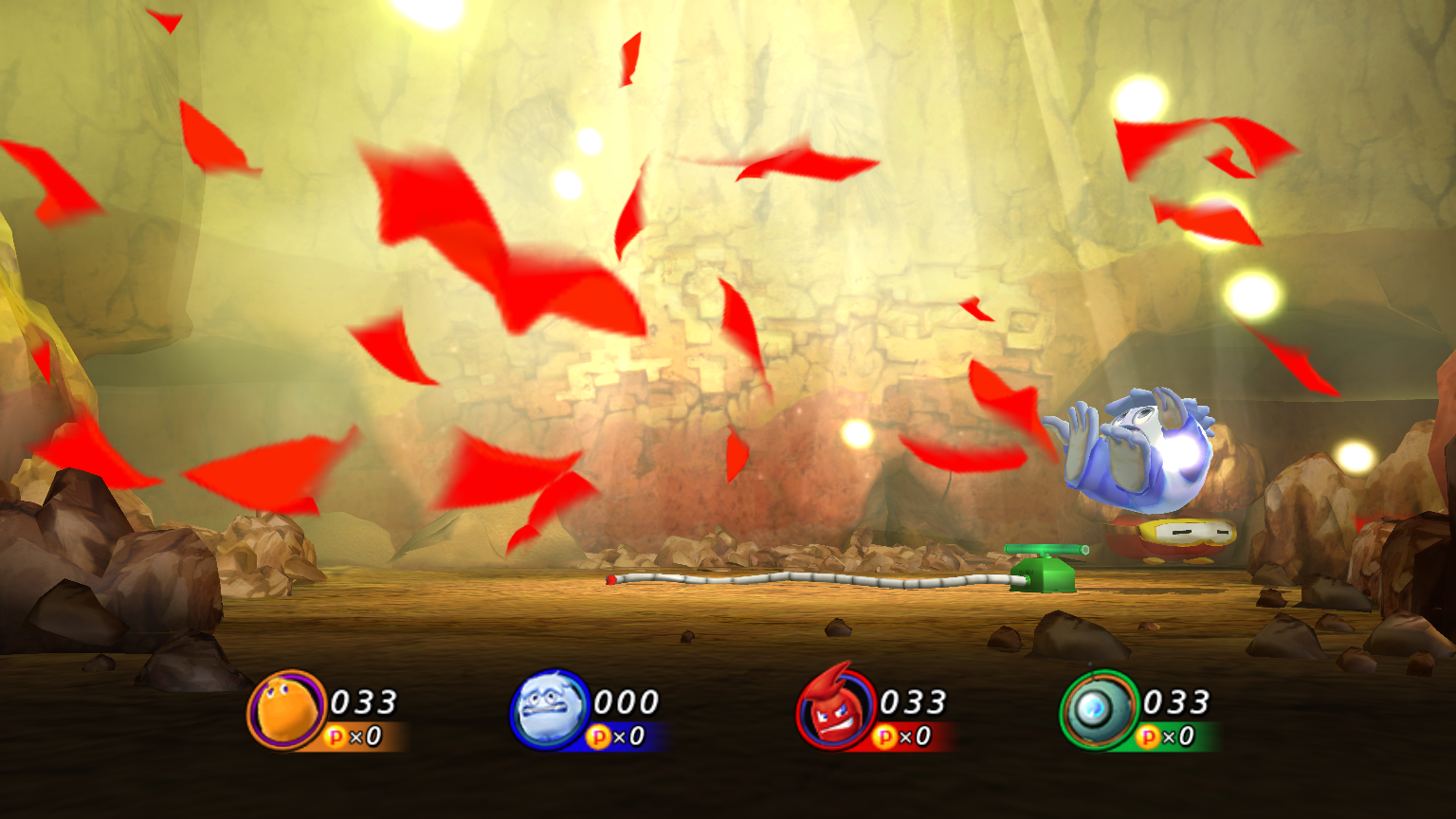This screenshot has width=1456, height=819.
Task: Click the green-ringed robot player portrait
Action: click(1100, 709)
